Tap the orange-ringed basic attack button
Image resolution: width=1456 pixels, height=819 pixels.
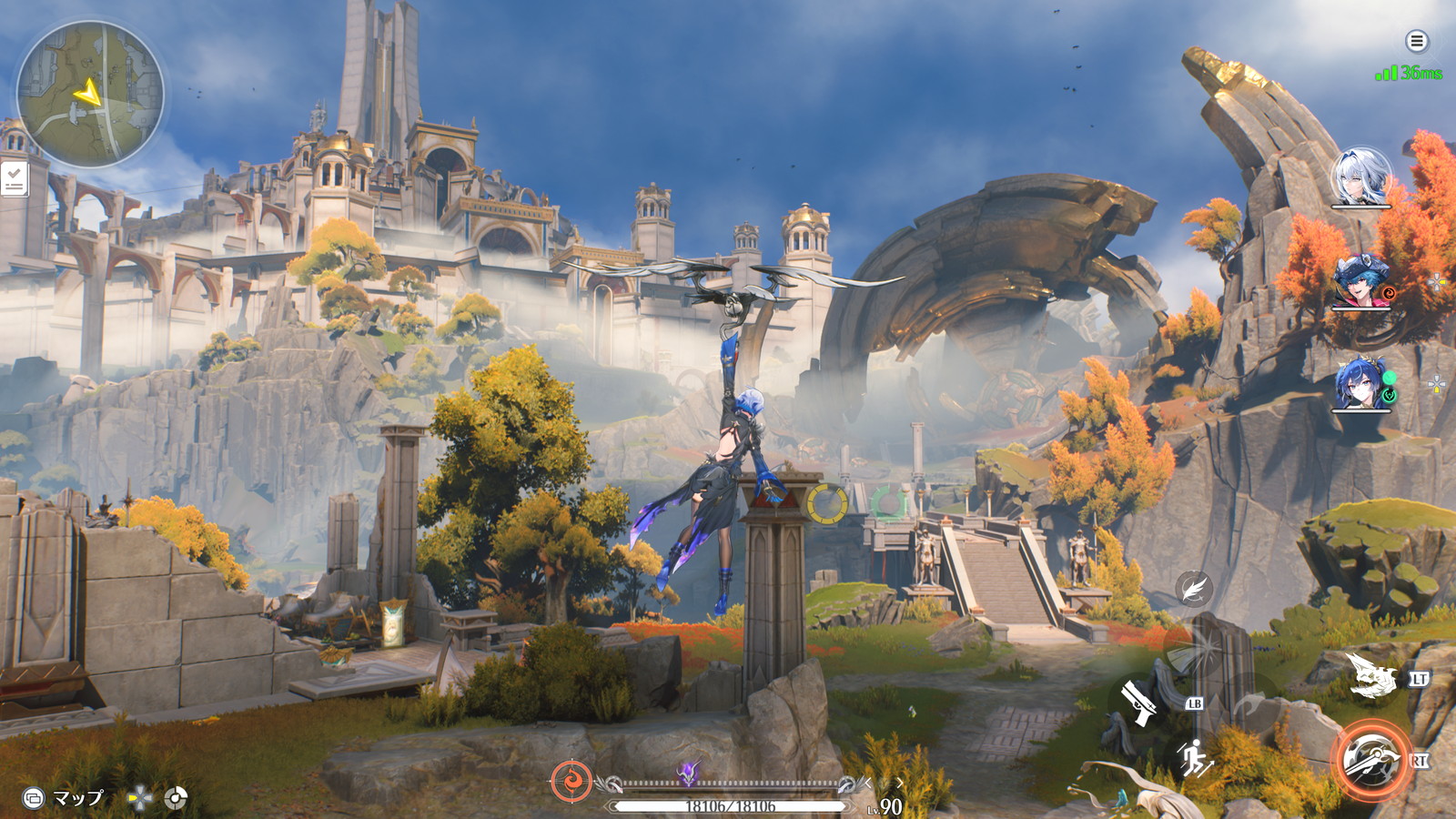[1371, 760]
